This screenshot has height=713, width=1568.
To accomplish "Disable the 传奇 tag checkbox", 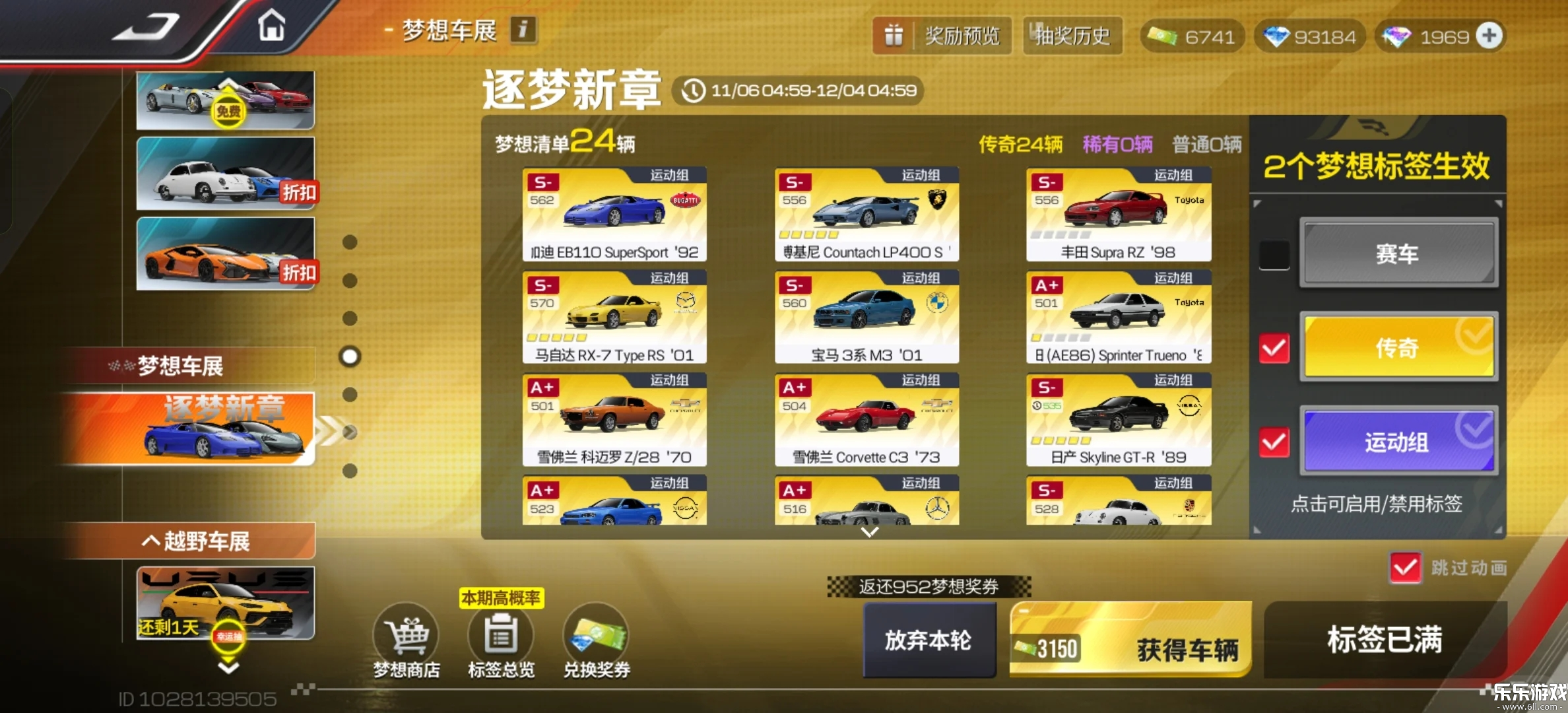I will pos(1274,348).
